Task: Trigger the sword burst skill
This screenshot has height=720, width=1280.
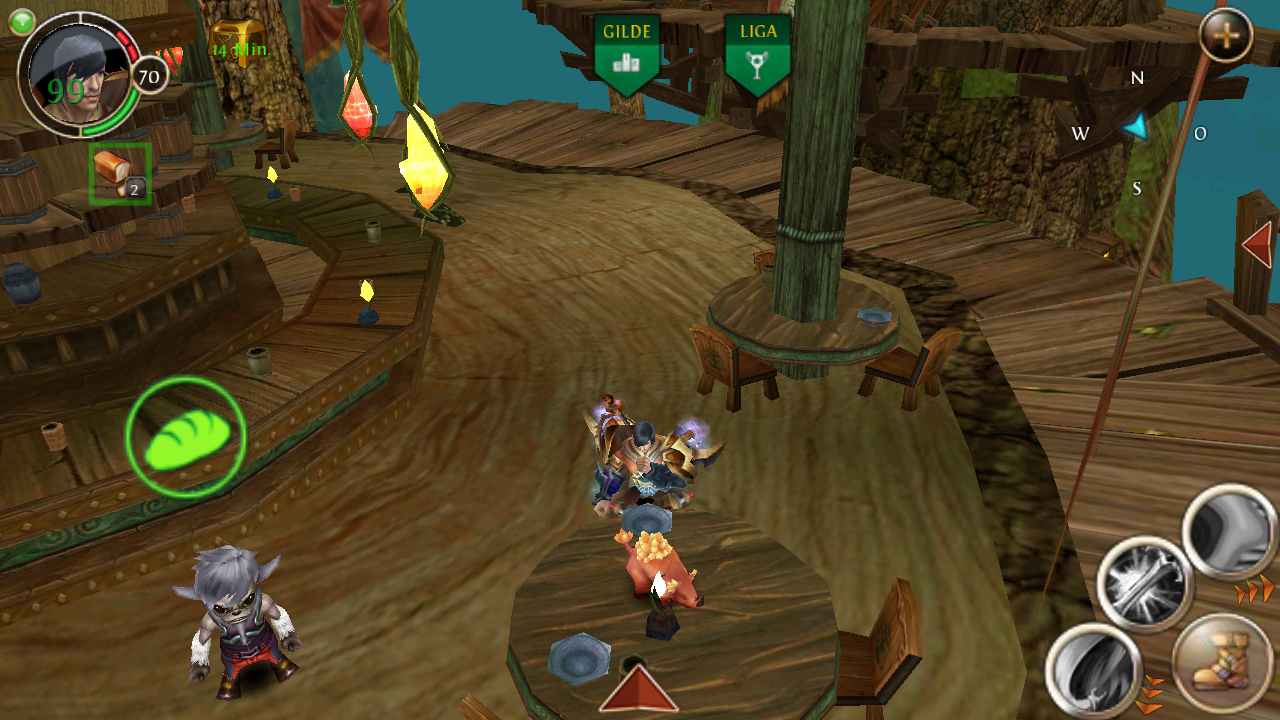Action: tap(1145, 583)
